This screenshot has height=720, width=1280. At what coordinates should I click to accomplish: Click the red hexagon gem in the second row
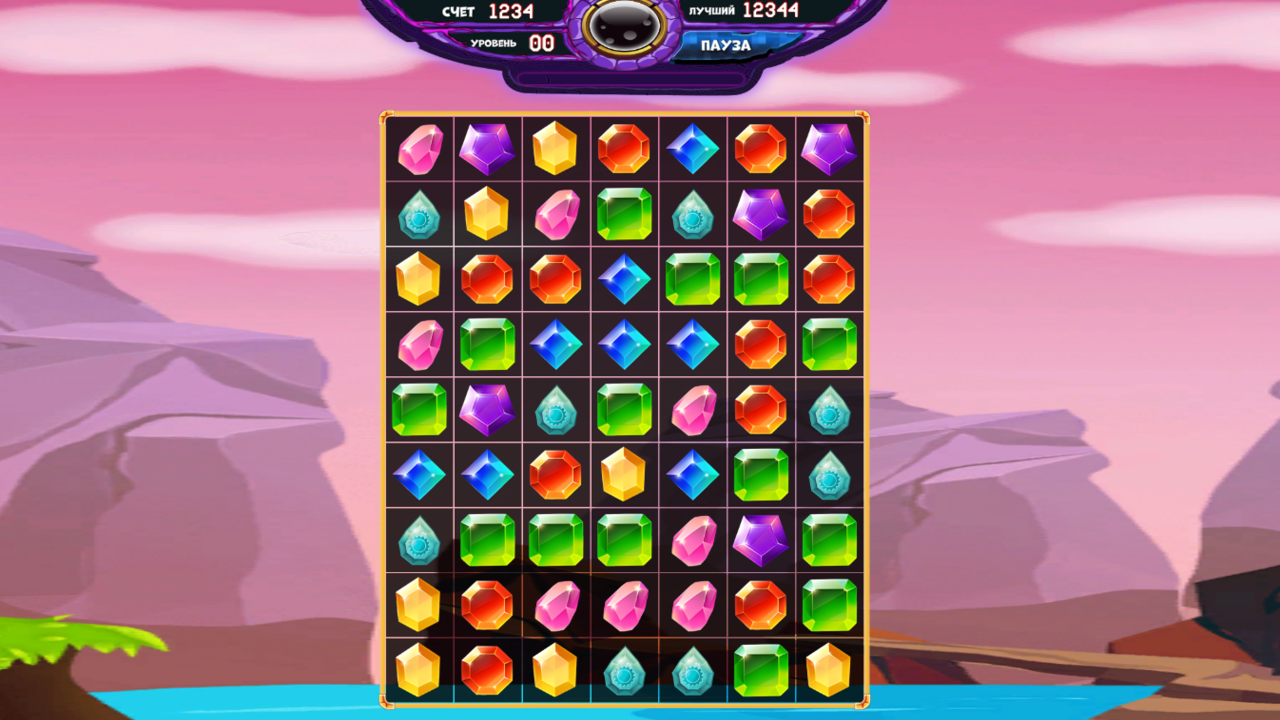click(x=830, y=215)
